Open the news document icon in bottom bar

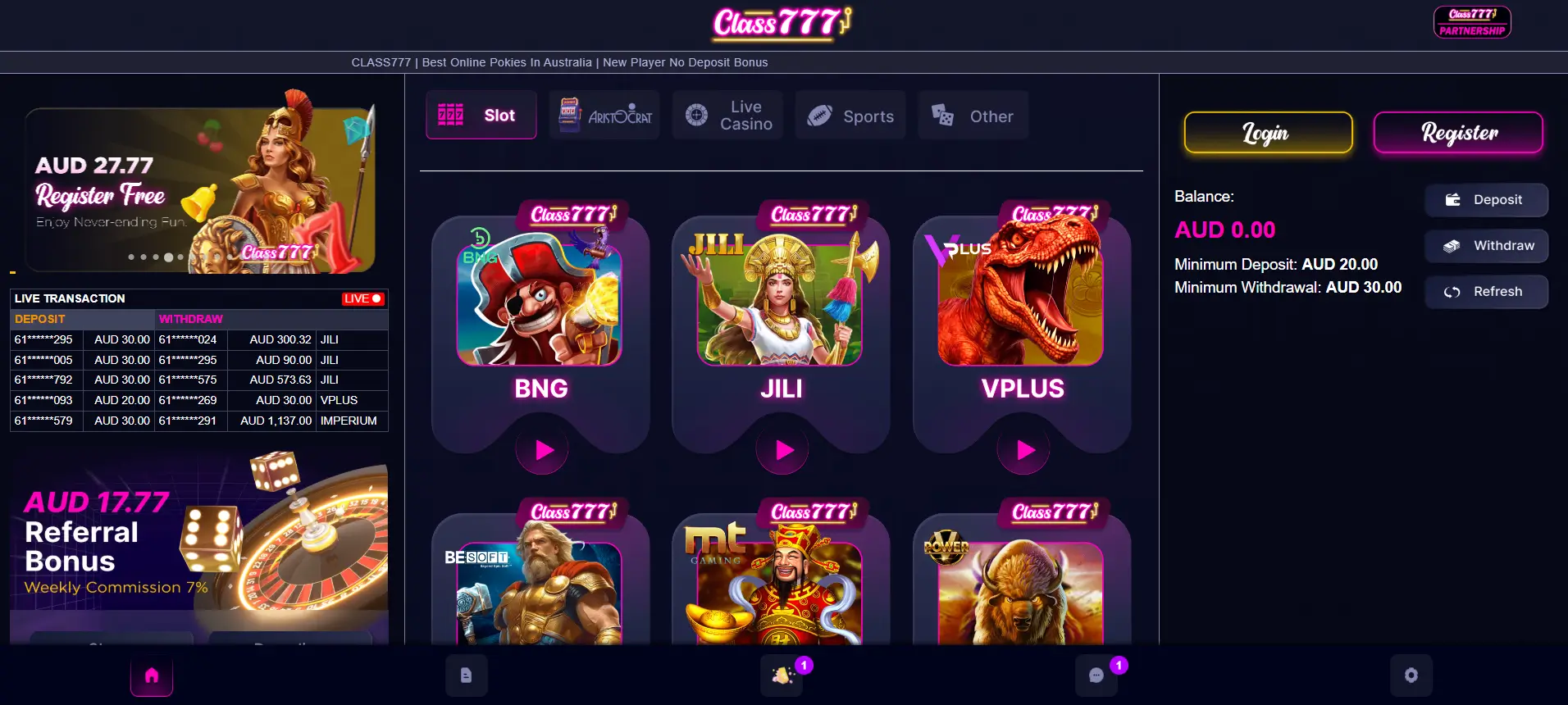coord(467,675)
